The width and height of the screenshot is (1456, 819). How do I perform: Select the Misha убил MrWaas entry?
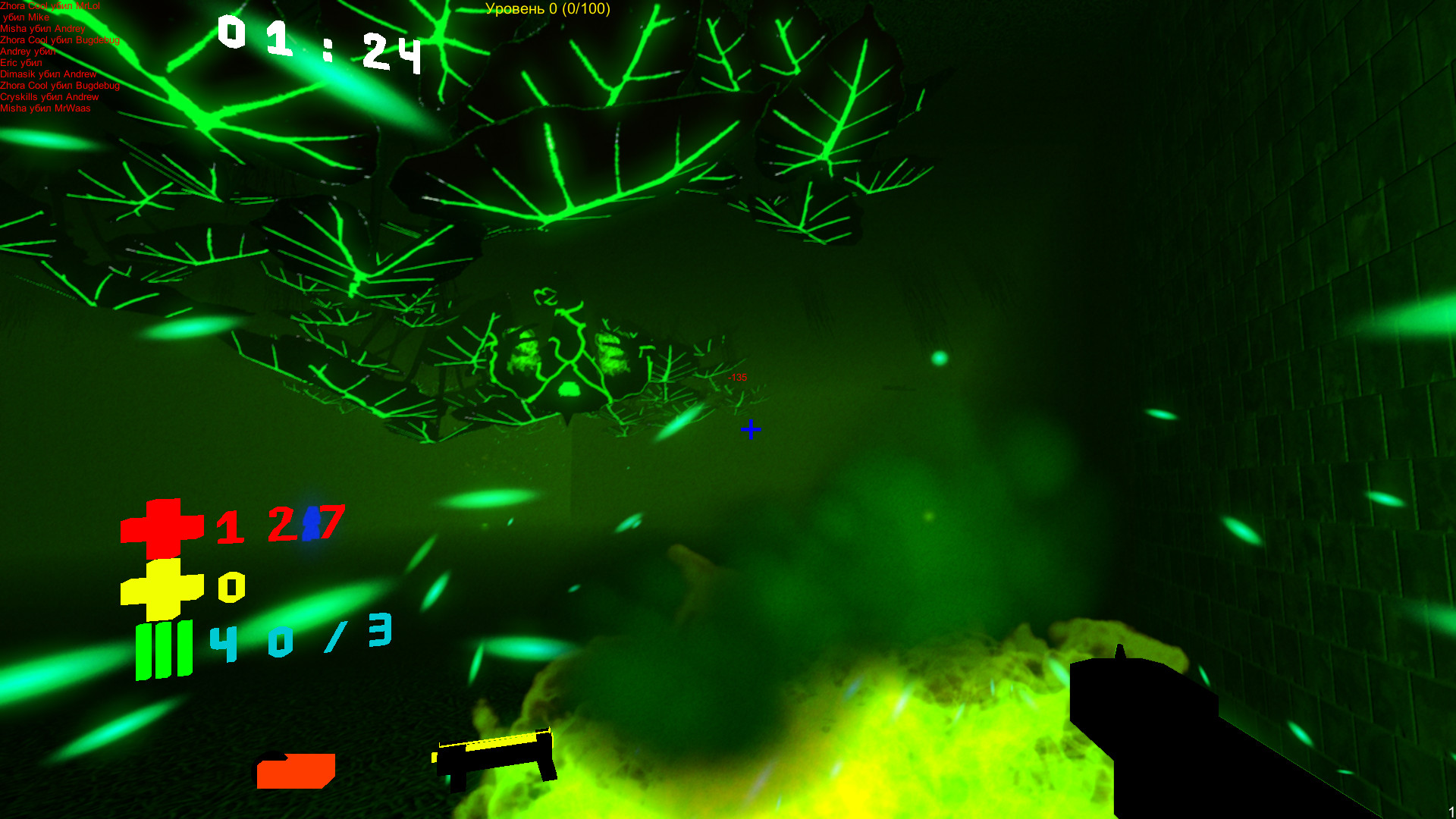[45, 108]
